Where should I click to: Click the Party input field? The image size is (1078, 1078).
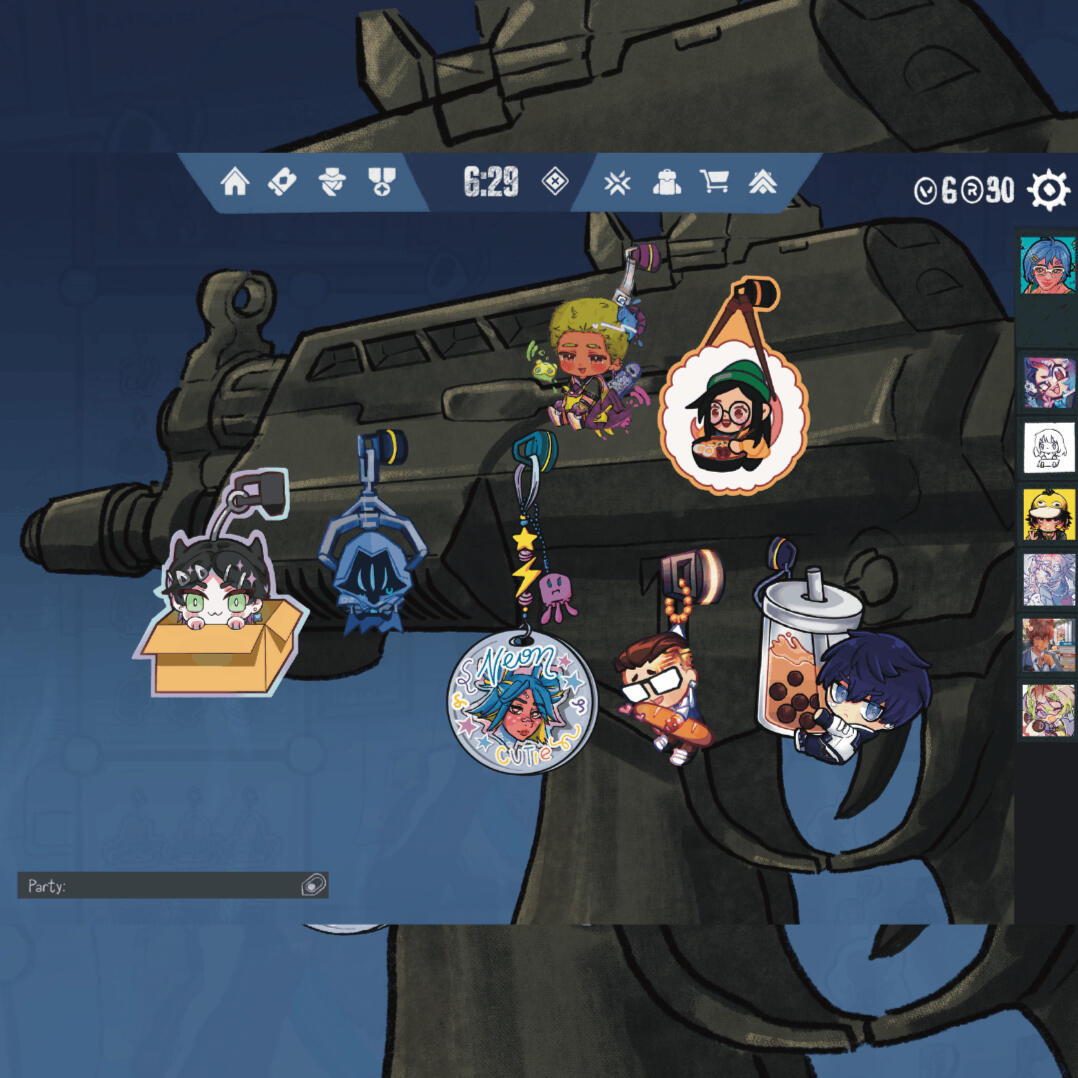point(160,885)
